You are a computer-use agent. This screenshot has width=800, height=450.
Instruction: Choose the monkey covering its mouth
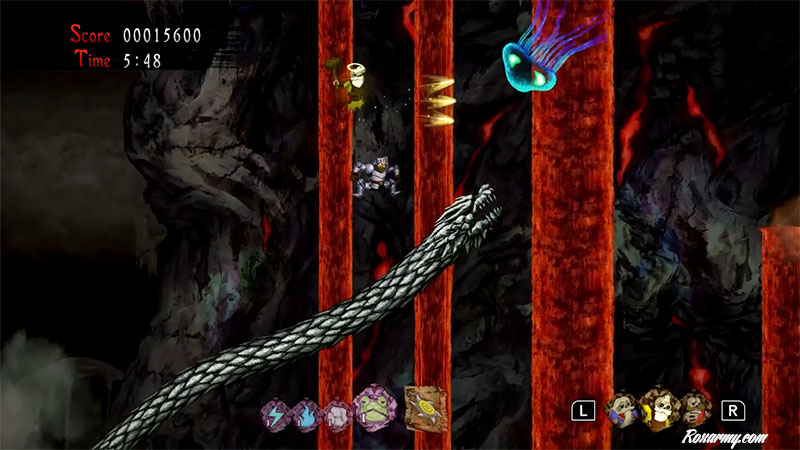(696, 410)
